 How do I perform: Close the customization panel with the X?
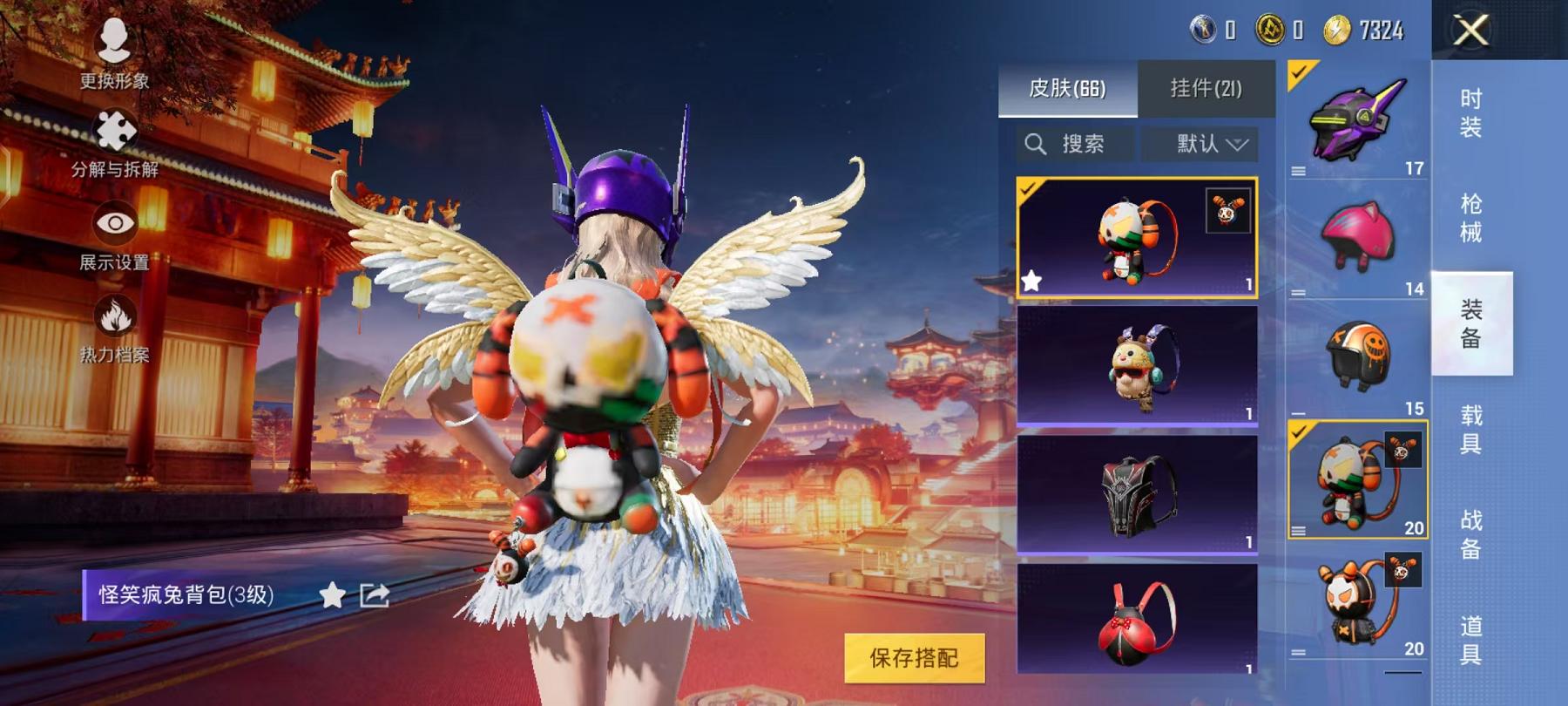click(x=1470, y=32)
